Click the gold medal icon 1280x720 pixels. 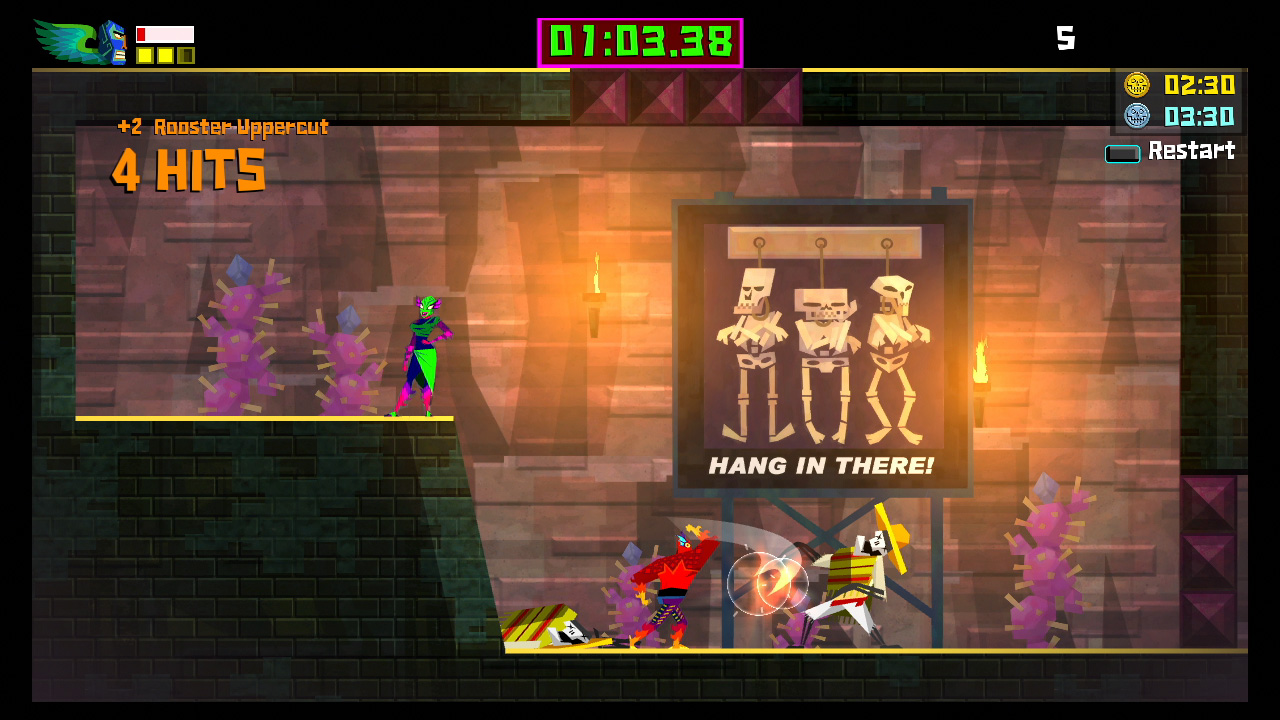coord(1137,85)
